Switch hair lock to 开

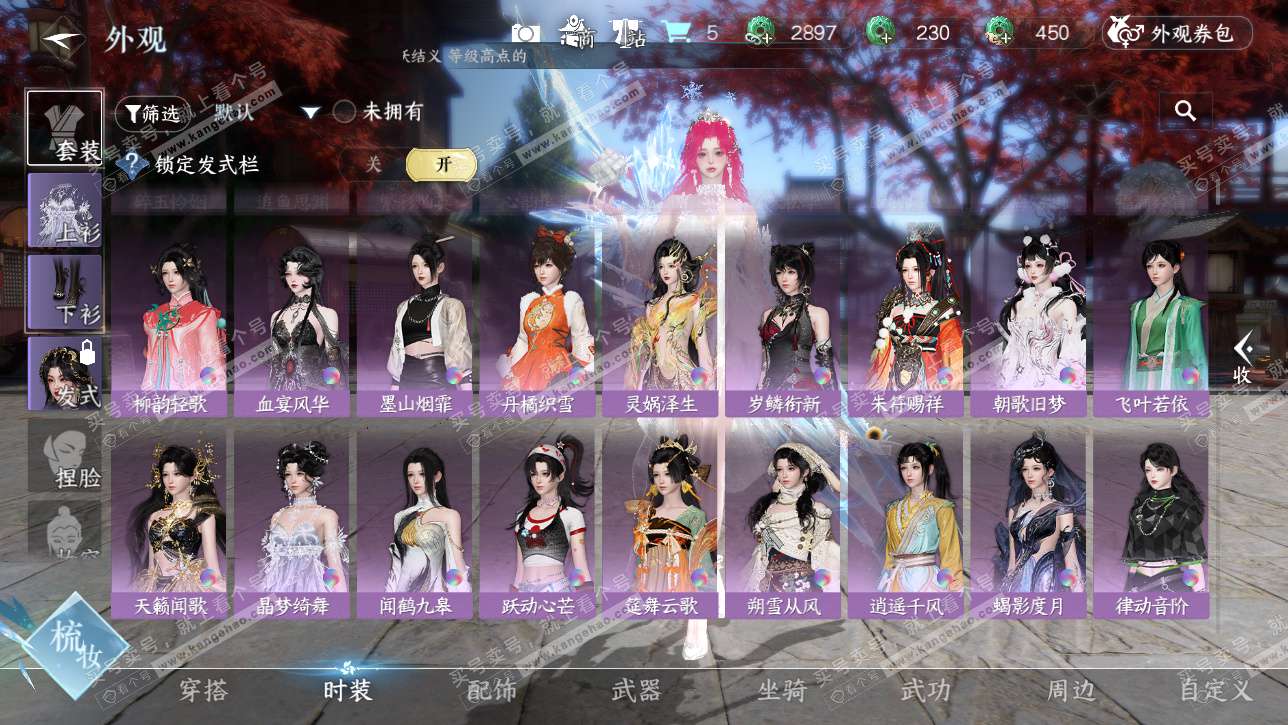[x=442, y=165]
